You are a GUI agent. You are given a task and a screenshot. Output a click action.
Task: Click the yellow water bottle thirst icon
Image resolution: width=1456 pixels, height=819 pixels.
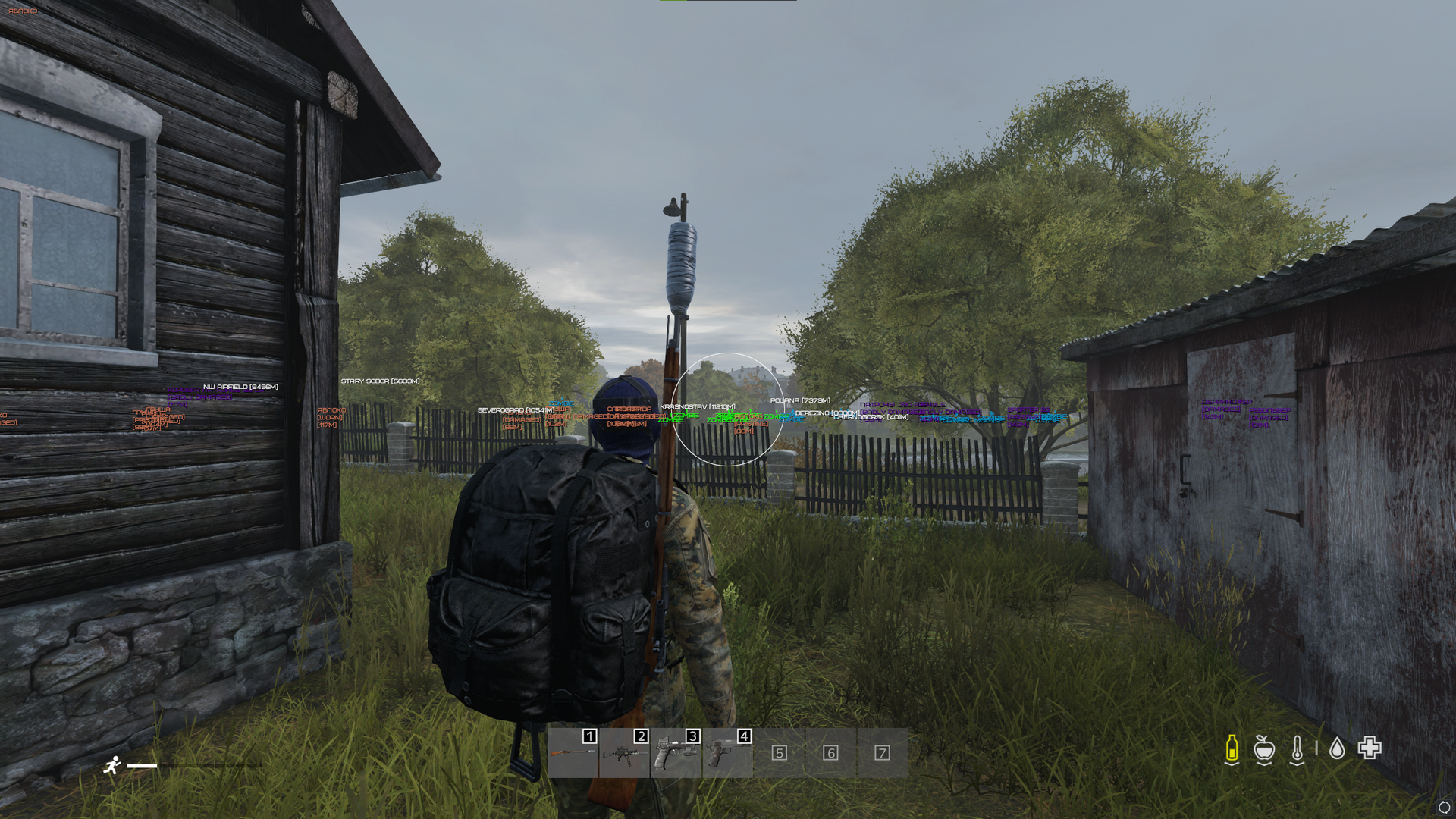pos(1232,748)
